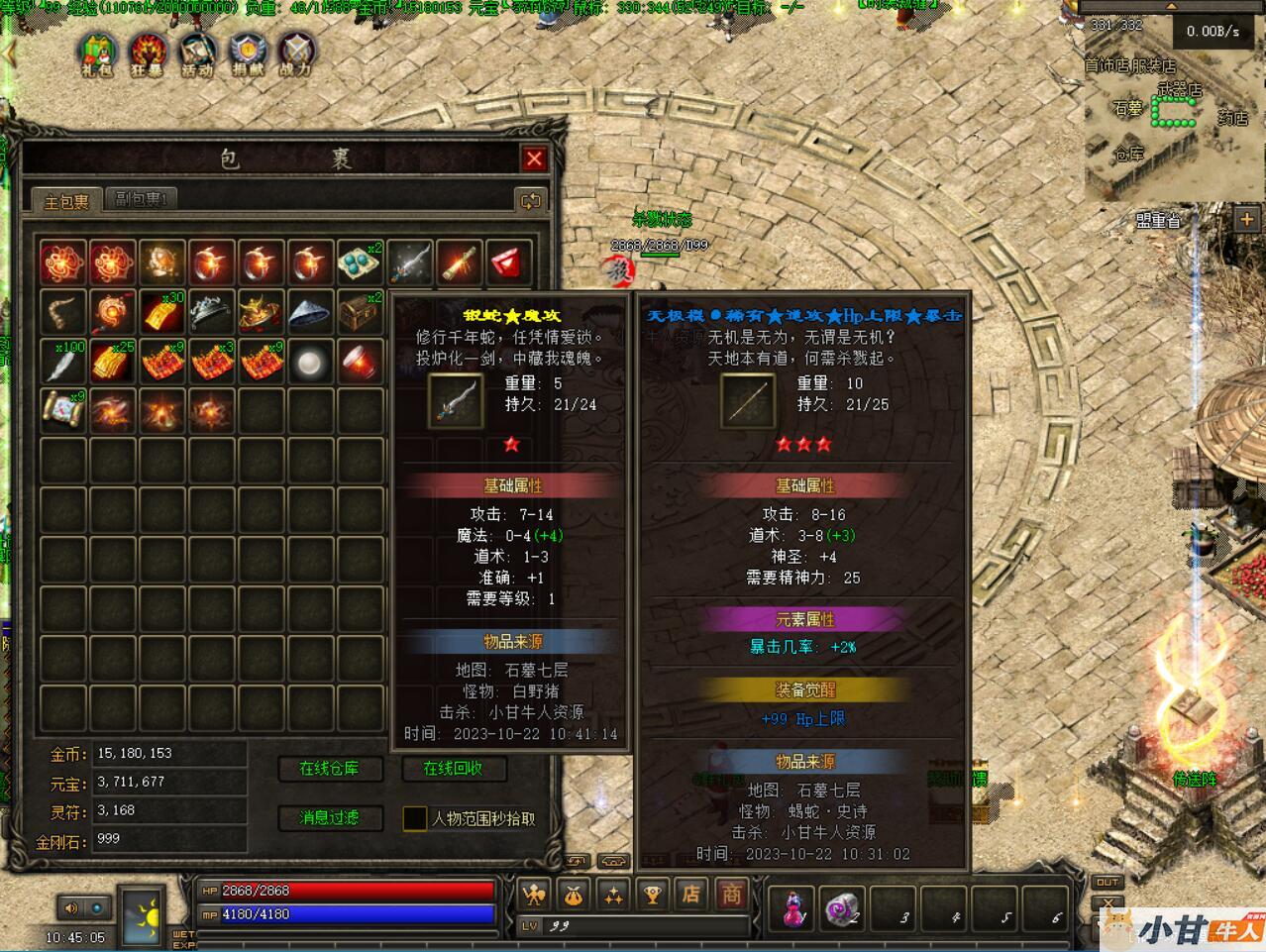Open the 商 shop button on bottom bar
The width and height of the screenshot is (1266, 952).
(x=731, y=895)
